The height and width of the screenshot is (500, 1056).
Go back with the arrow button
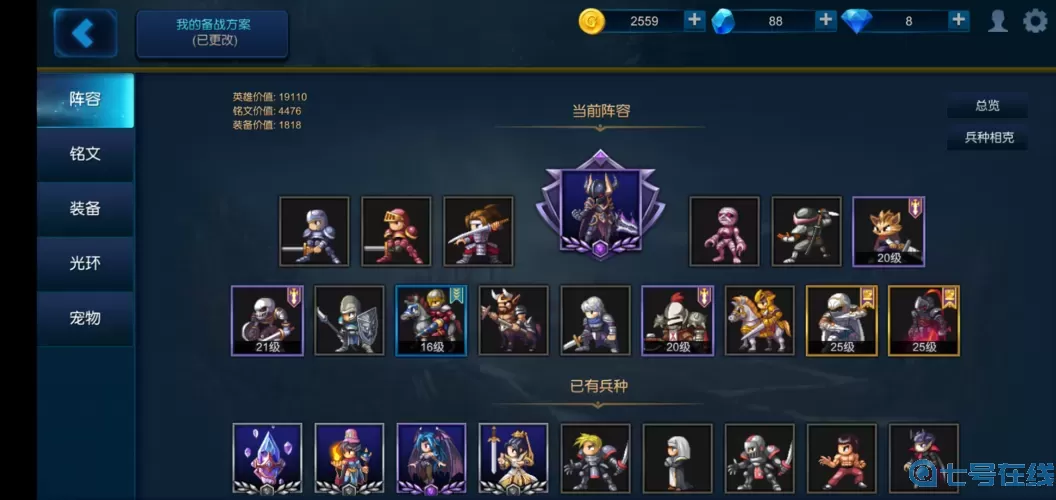(84, 33)
